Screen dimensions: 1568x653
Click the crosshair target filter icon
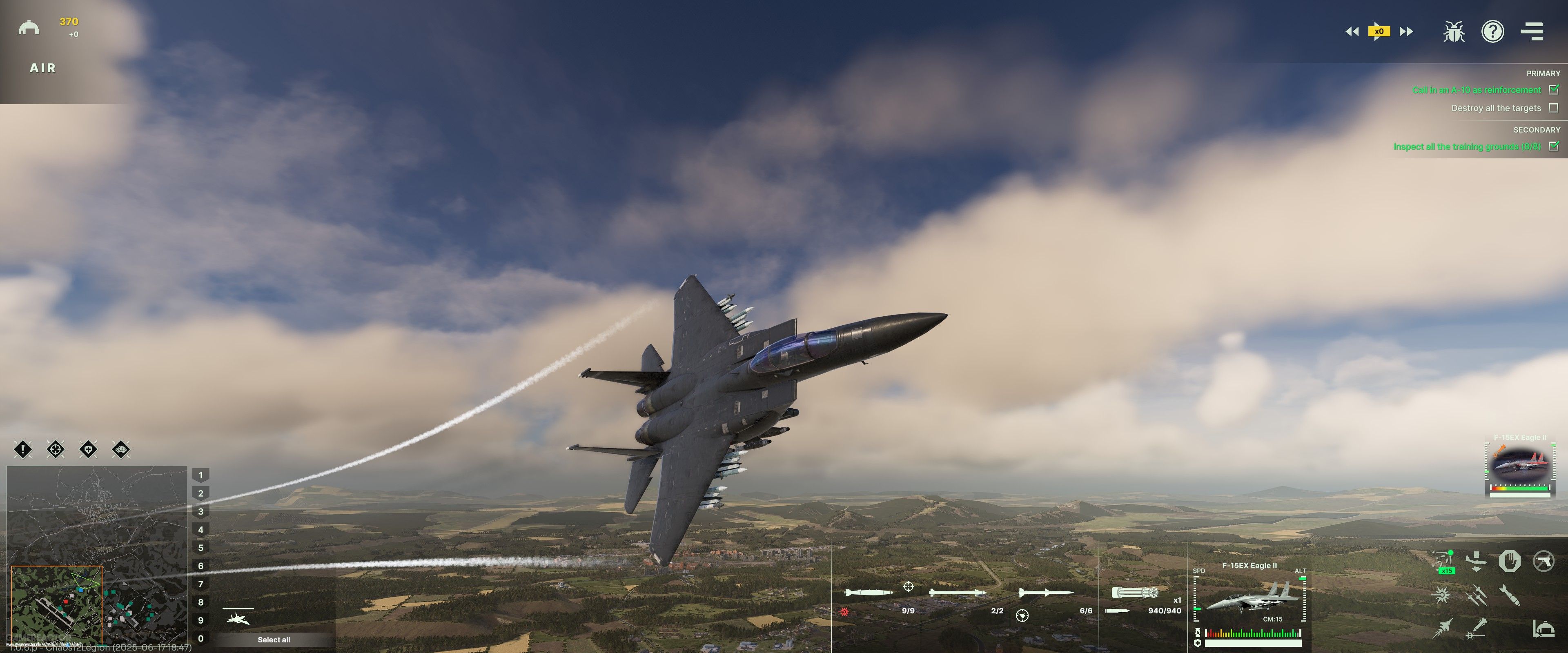[x=56, y=450]
